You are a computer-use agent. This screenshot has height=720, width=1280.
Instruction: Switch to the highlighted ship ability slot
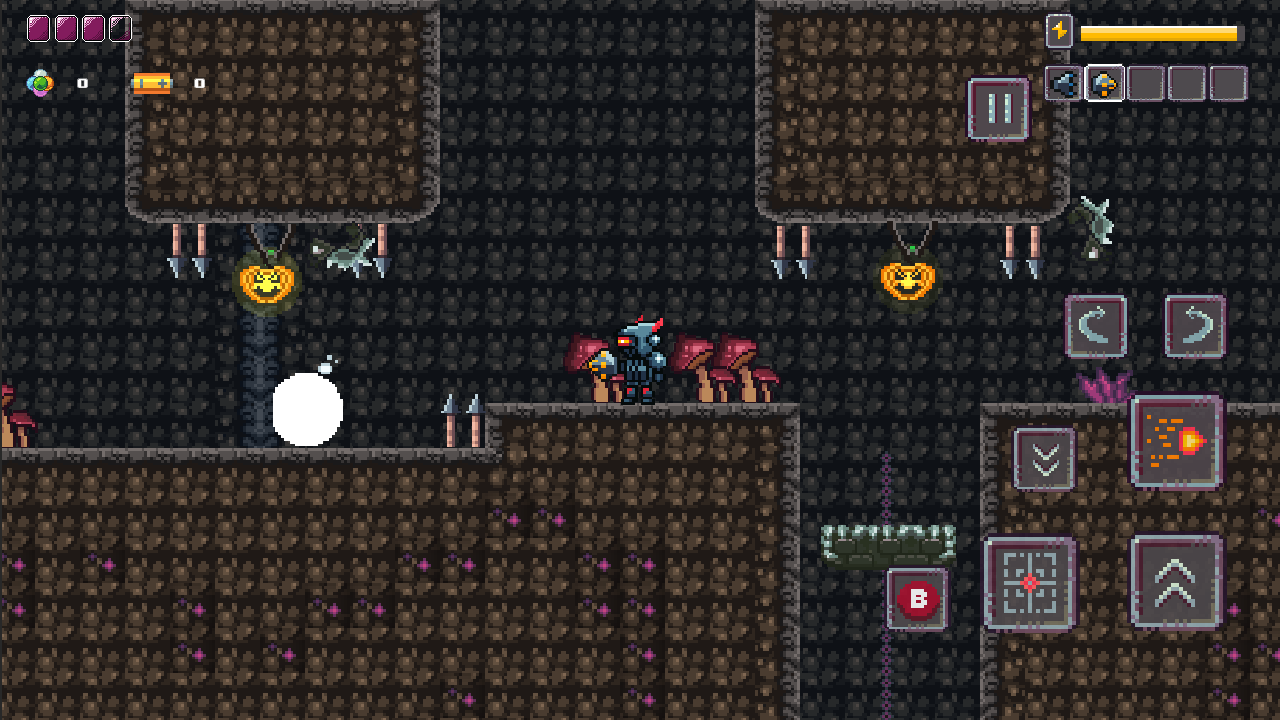point(1104,83)
